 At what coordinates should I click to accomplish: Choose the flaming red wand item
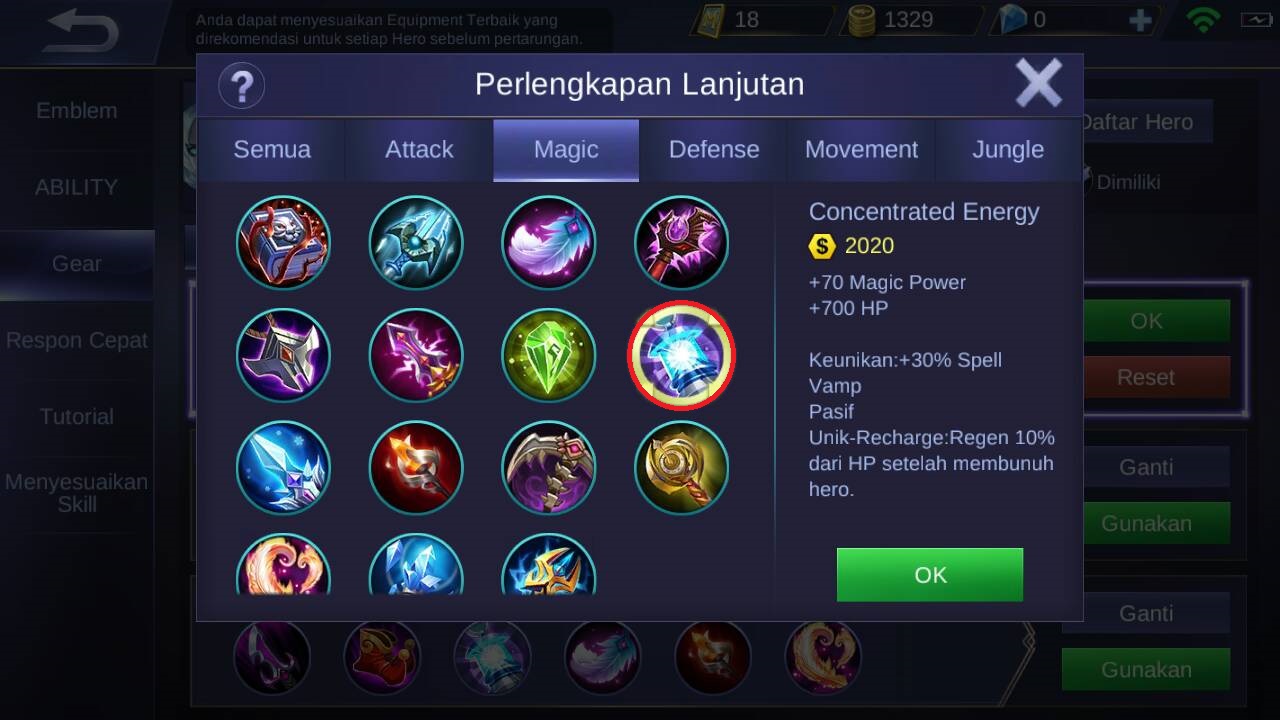coord(416,468)
